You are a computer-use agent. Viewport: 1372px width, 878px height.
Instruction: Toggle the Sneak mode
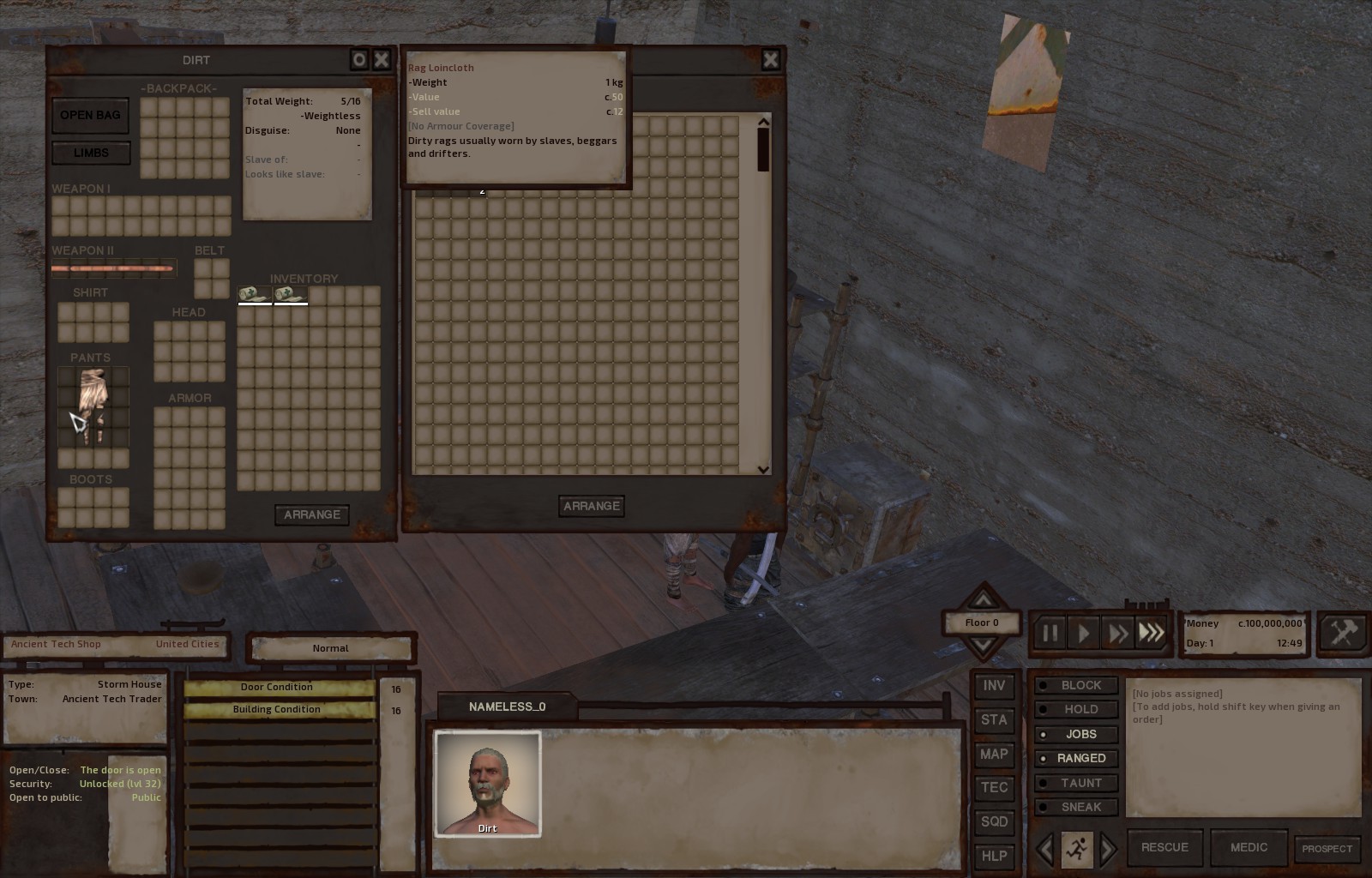(1077, 807)
